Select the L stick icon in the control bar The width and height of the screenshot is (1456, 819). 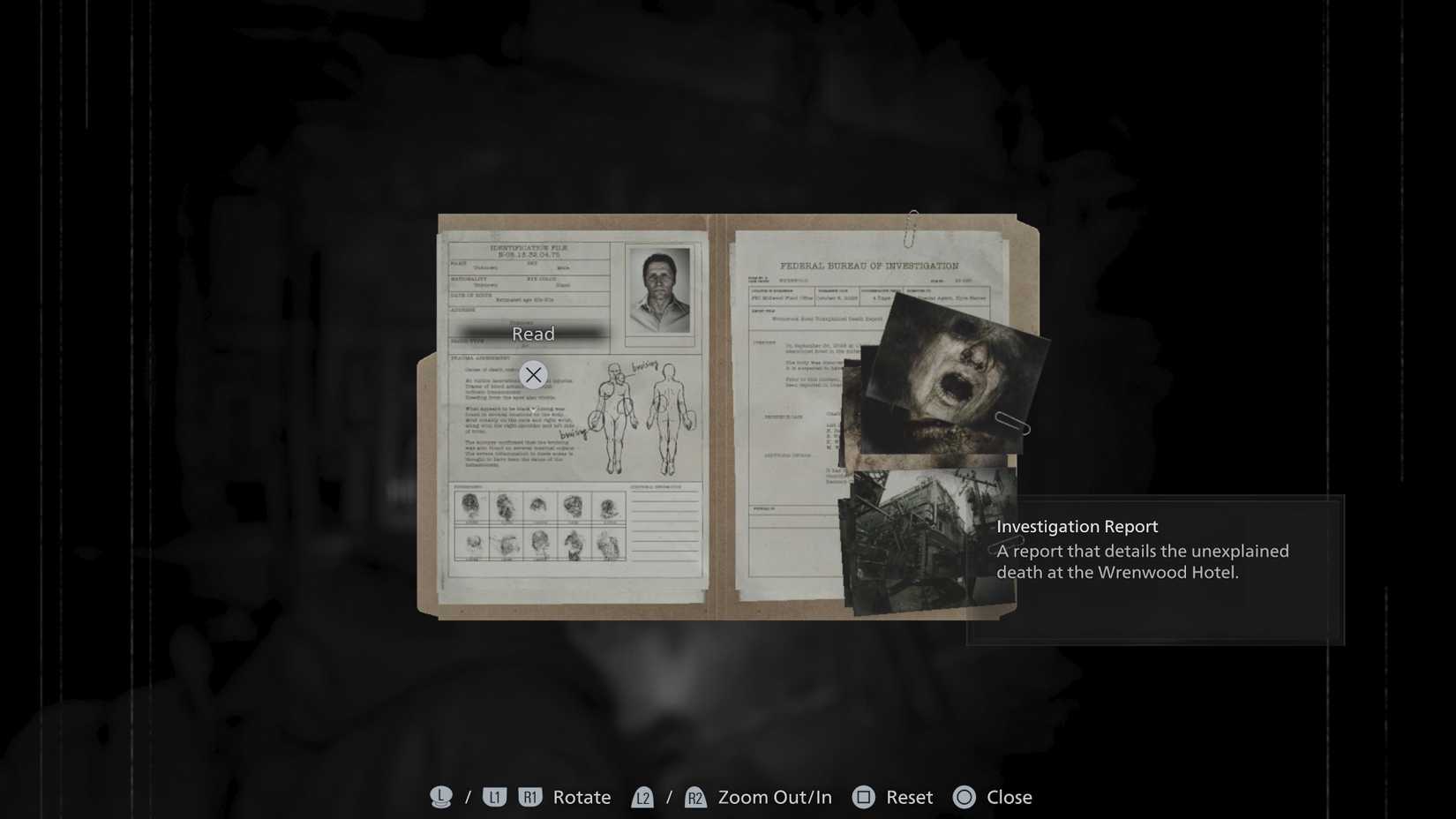[x=440, y=797]
